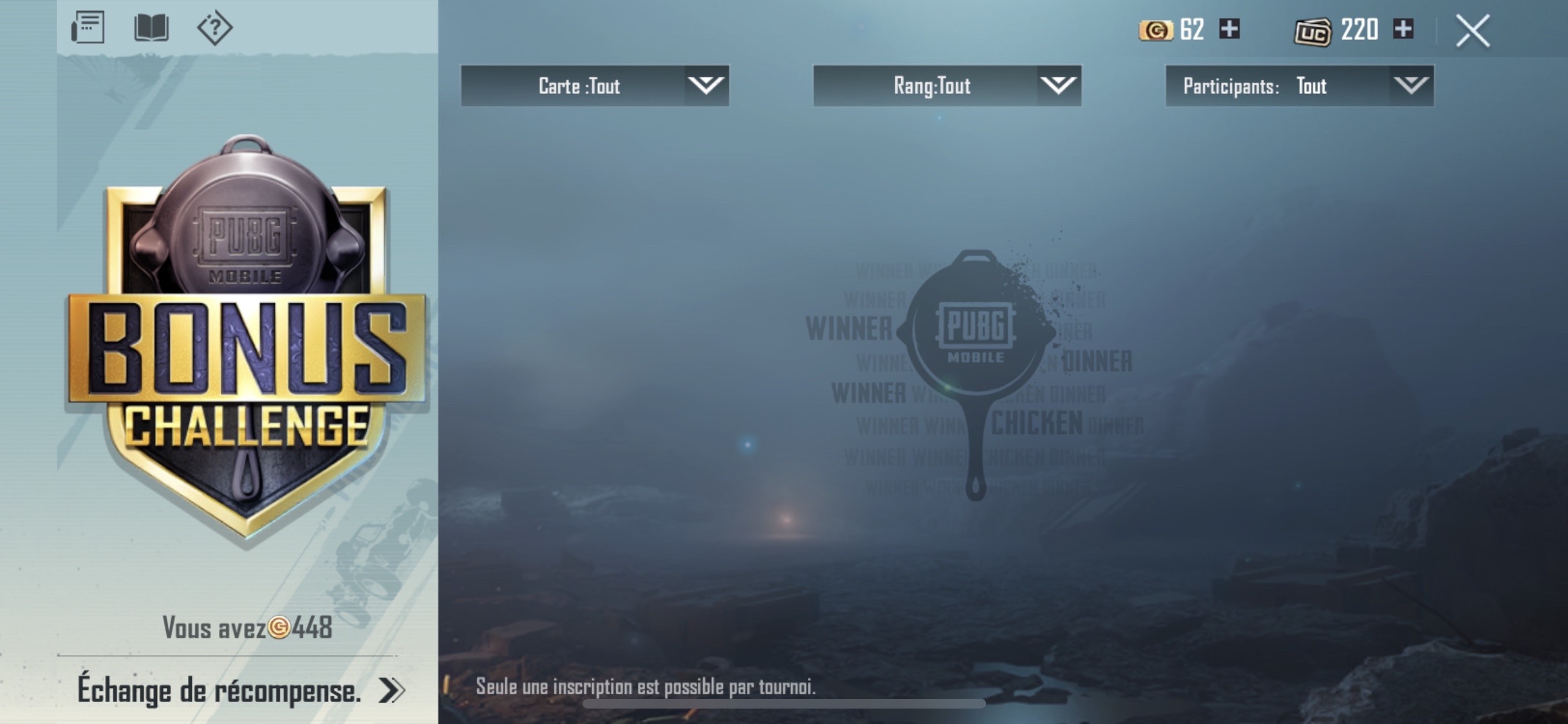Image resolution: width=1568 pixels, height=724 pixels.
Task: Click the gold coin currency icon
Action: 1157,30
